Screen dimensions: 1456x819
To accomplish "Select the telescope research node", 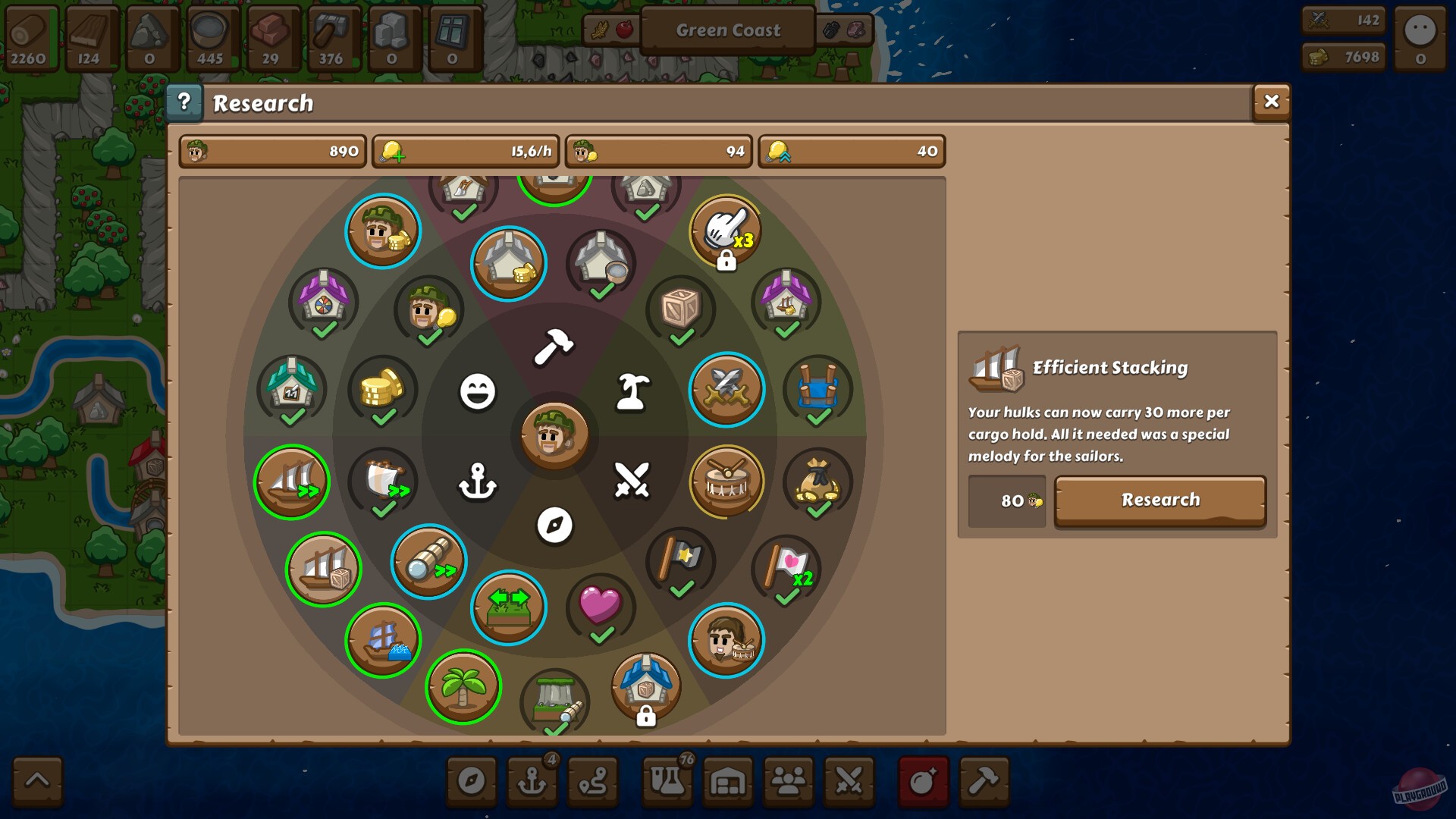I will [430, 563].
